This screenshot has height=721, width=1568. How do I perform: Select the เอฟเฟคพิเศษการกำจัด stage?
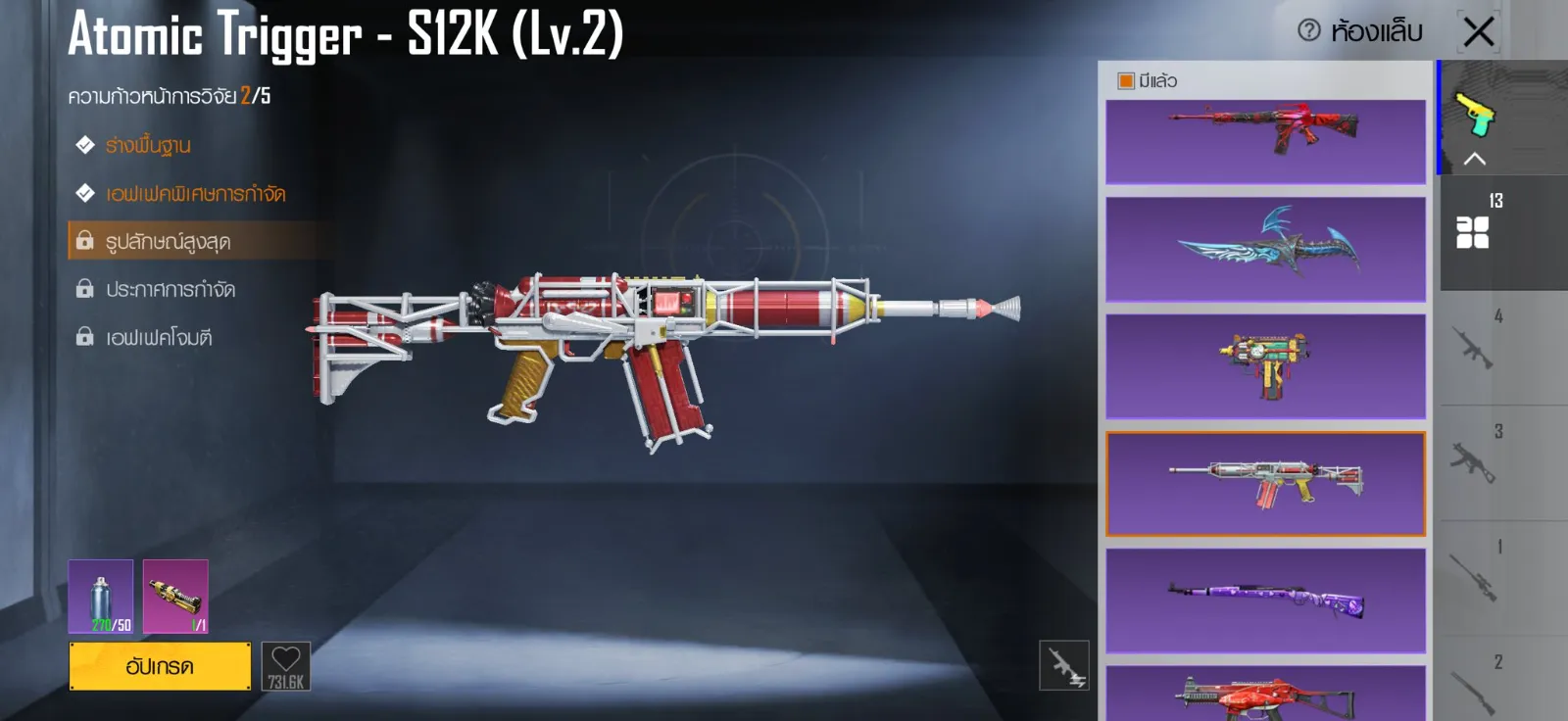(195, 194)
